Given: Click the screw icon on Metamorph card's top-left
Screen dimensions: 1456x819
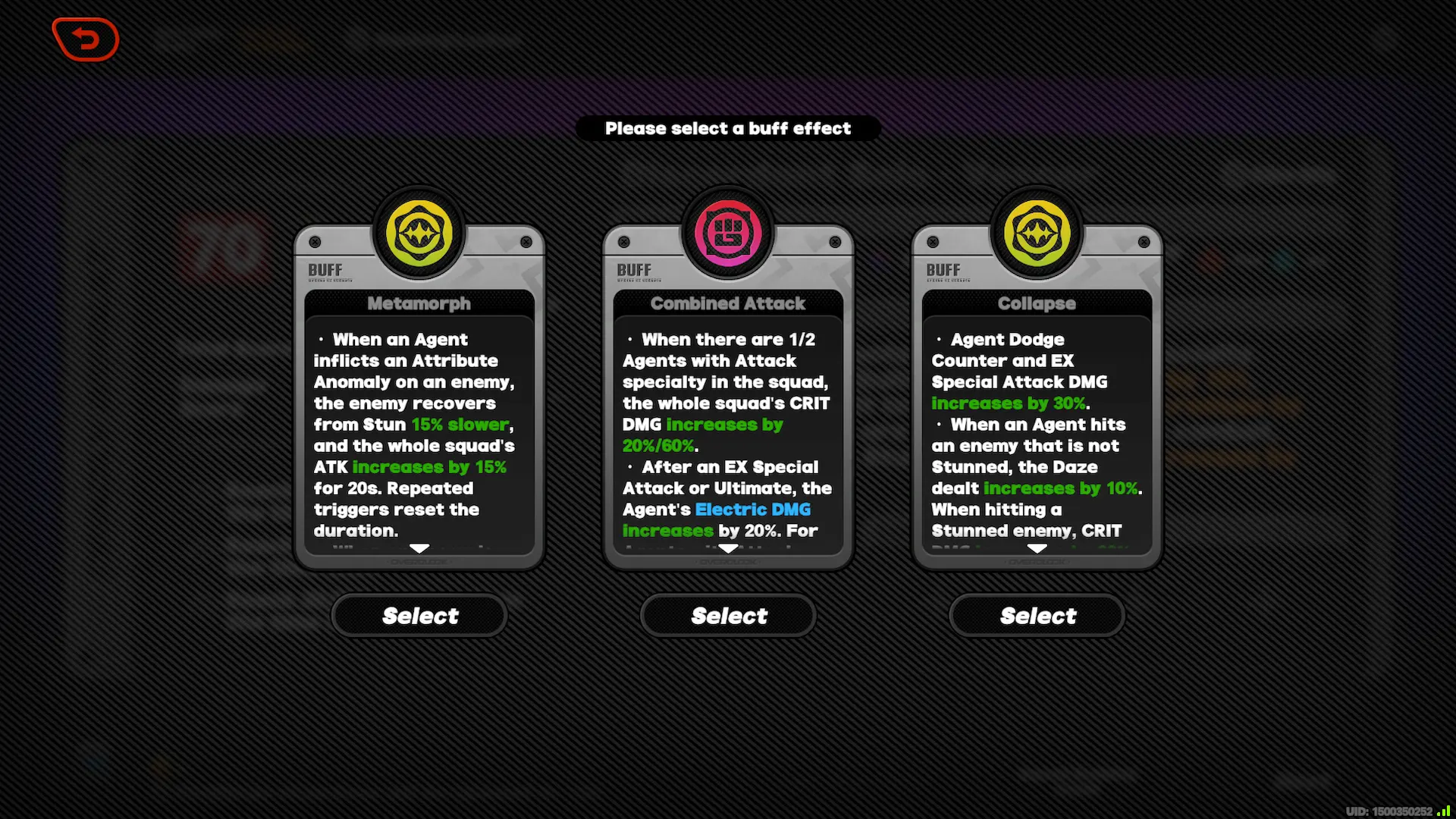Looking at the screenshot, I should point(316,241).
